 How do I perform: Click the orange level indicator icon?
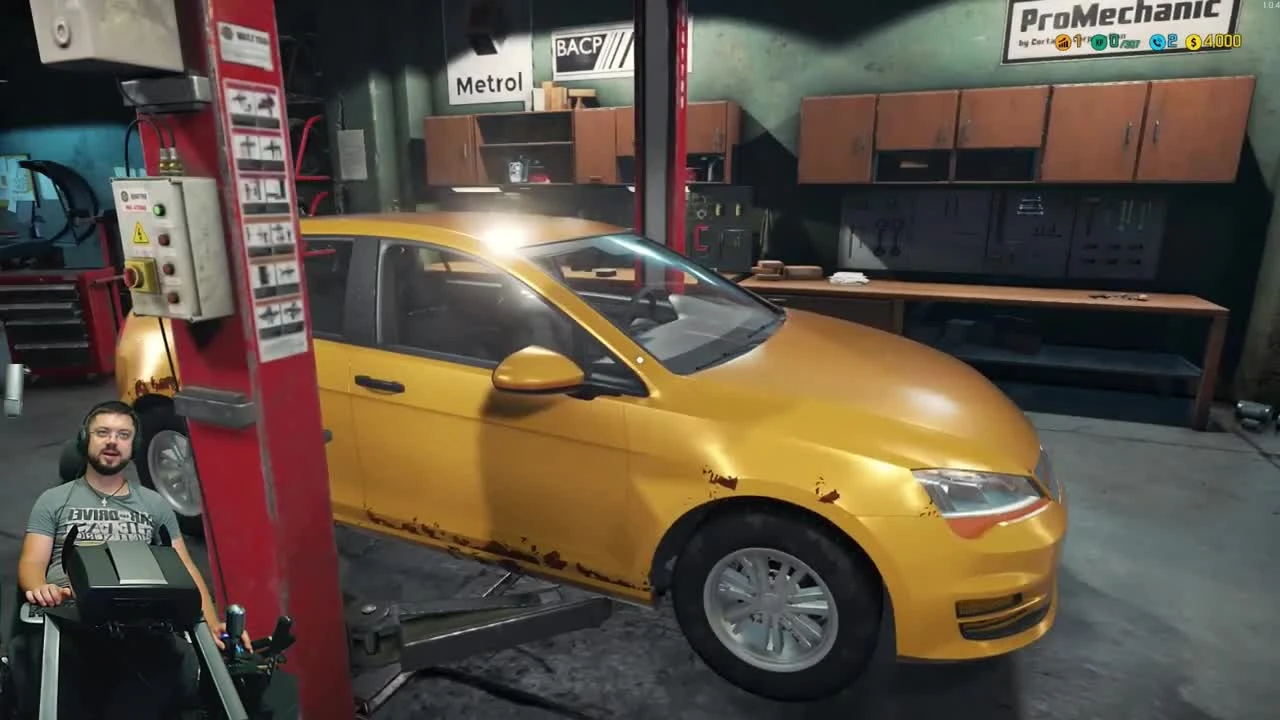coord(1062,43)
